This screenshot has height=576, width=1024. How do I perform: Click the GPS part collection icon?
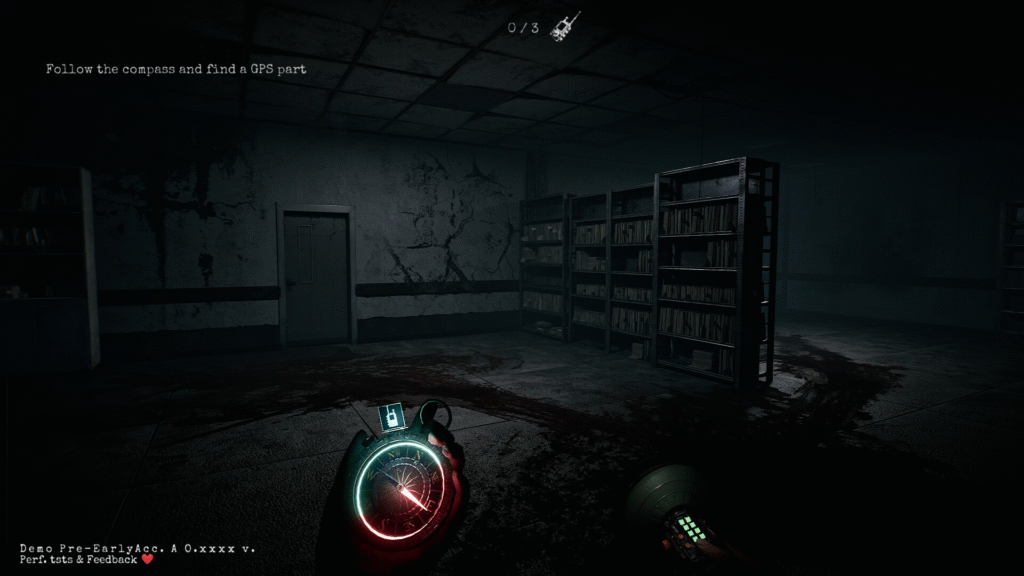[566, 26]
